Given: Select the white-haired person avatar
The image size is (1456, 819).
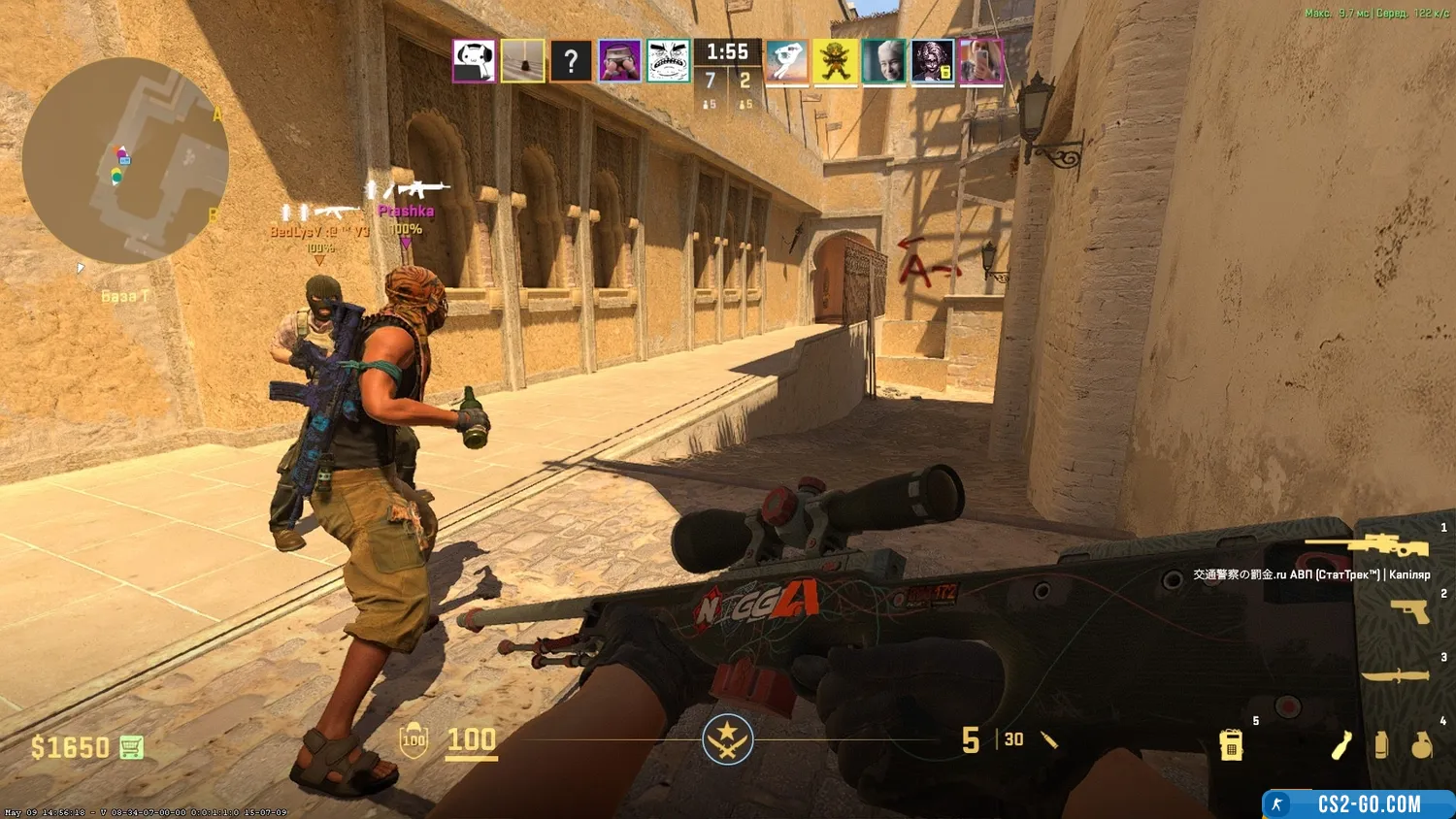Looking at the screenshot, I should point(884,61).
